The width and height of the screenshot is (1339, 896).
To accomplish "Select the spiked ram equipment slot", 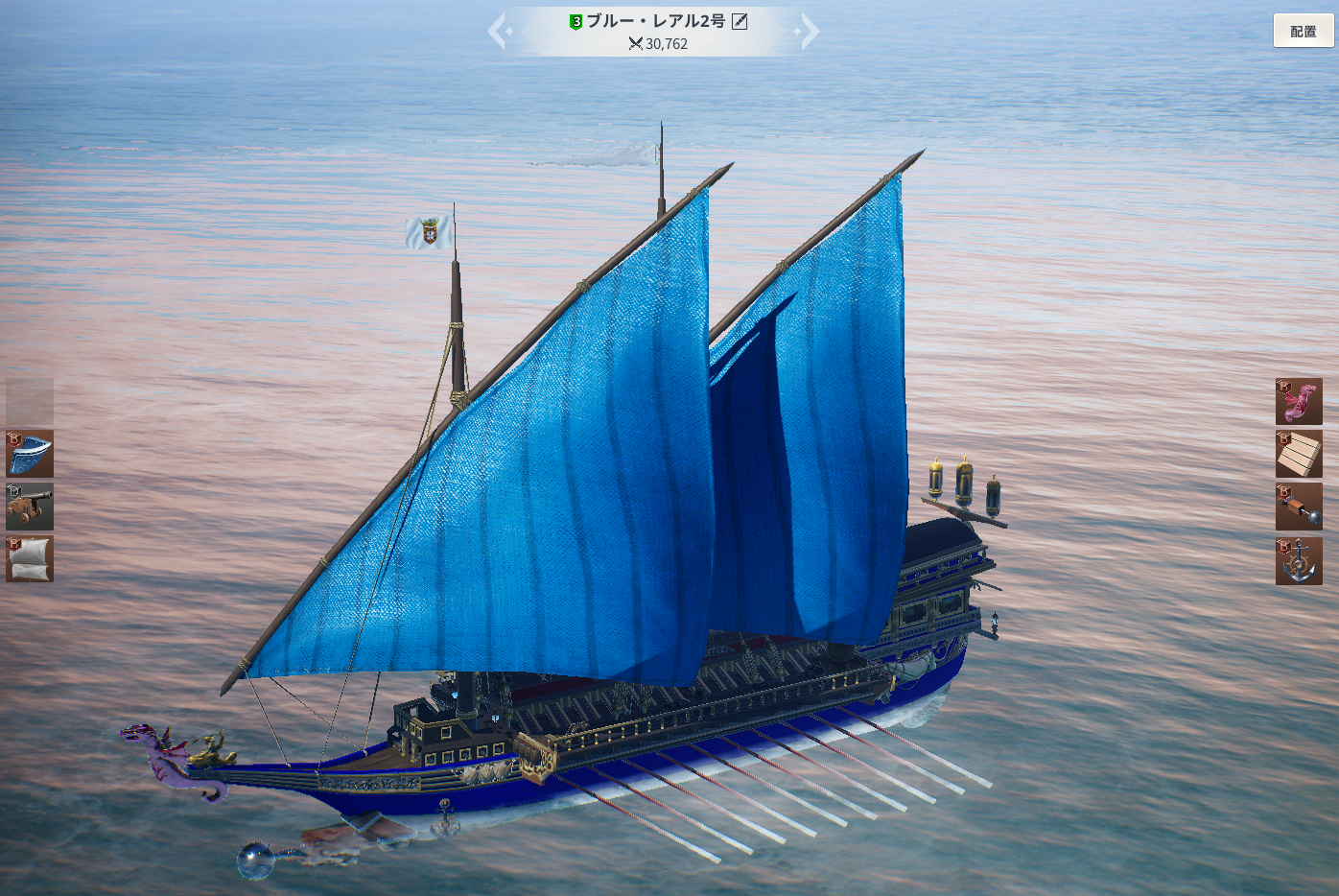I will [x=1299, y=507].
